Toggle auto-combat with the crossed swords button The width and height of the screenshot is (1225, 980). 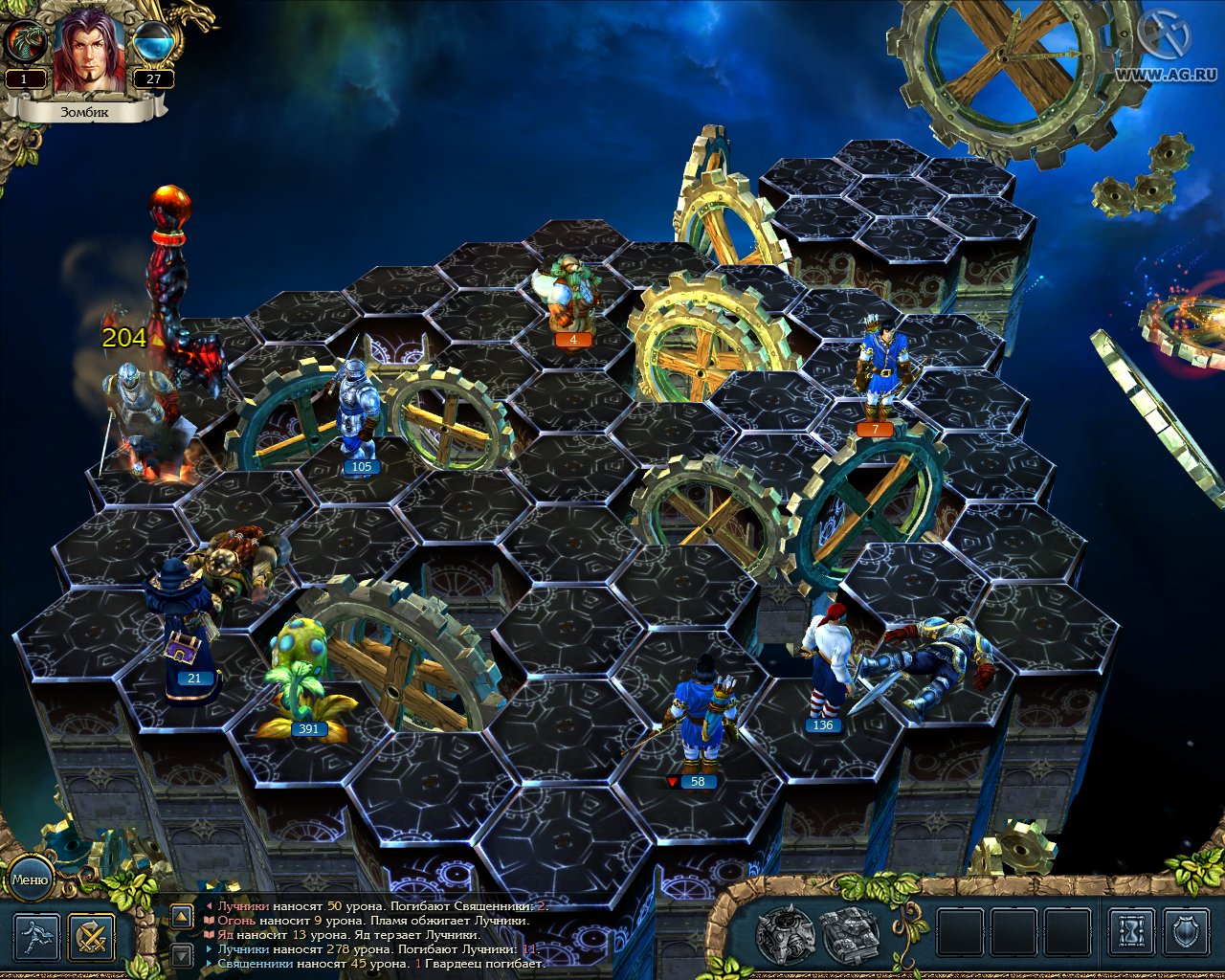tap(92, 937)
